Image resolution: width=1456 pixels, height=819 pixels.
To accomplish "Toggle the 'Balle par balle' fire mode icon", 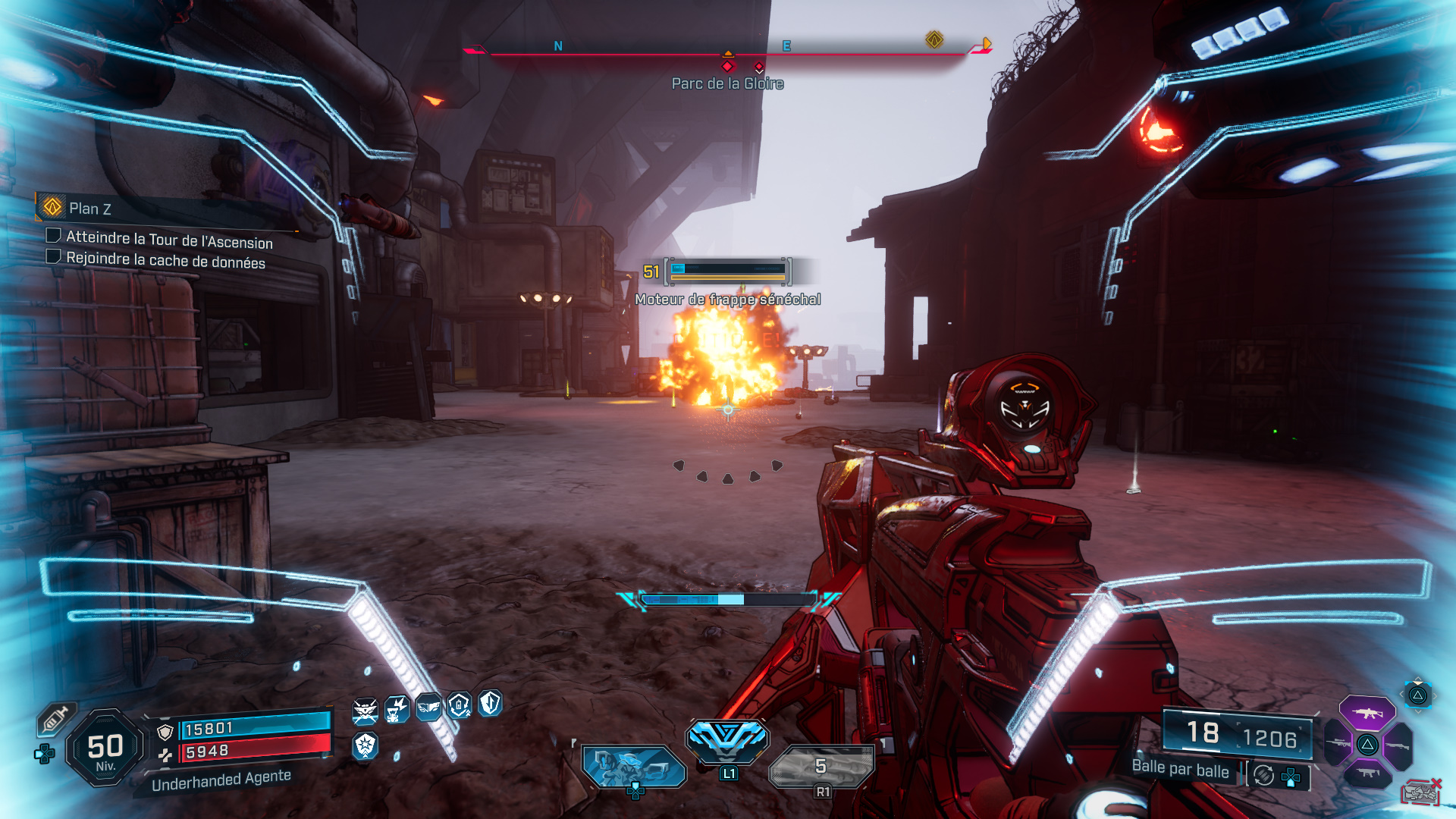I will tap(1263, 775).
